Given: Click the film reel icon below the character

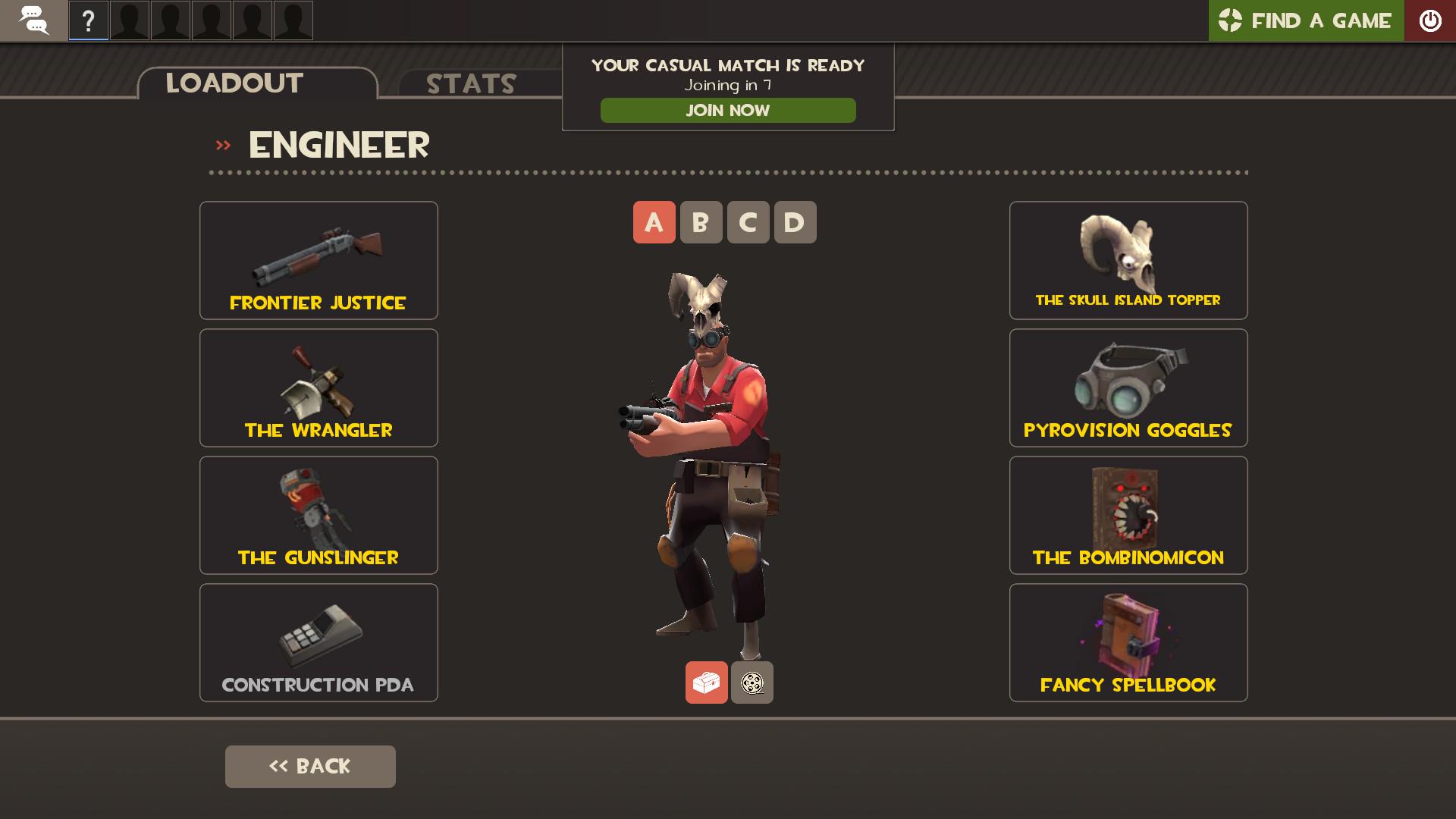Looking at the screenshot, I should coord(752,682).
